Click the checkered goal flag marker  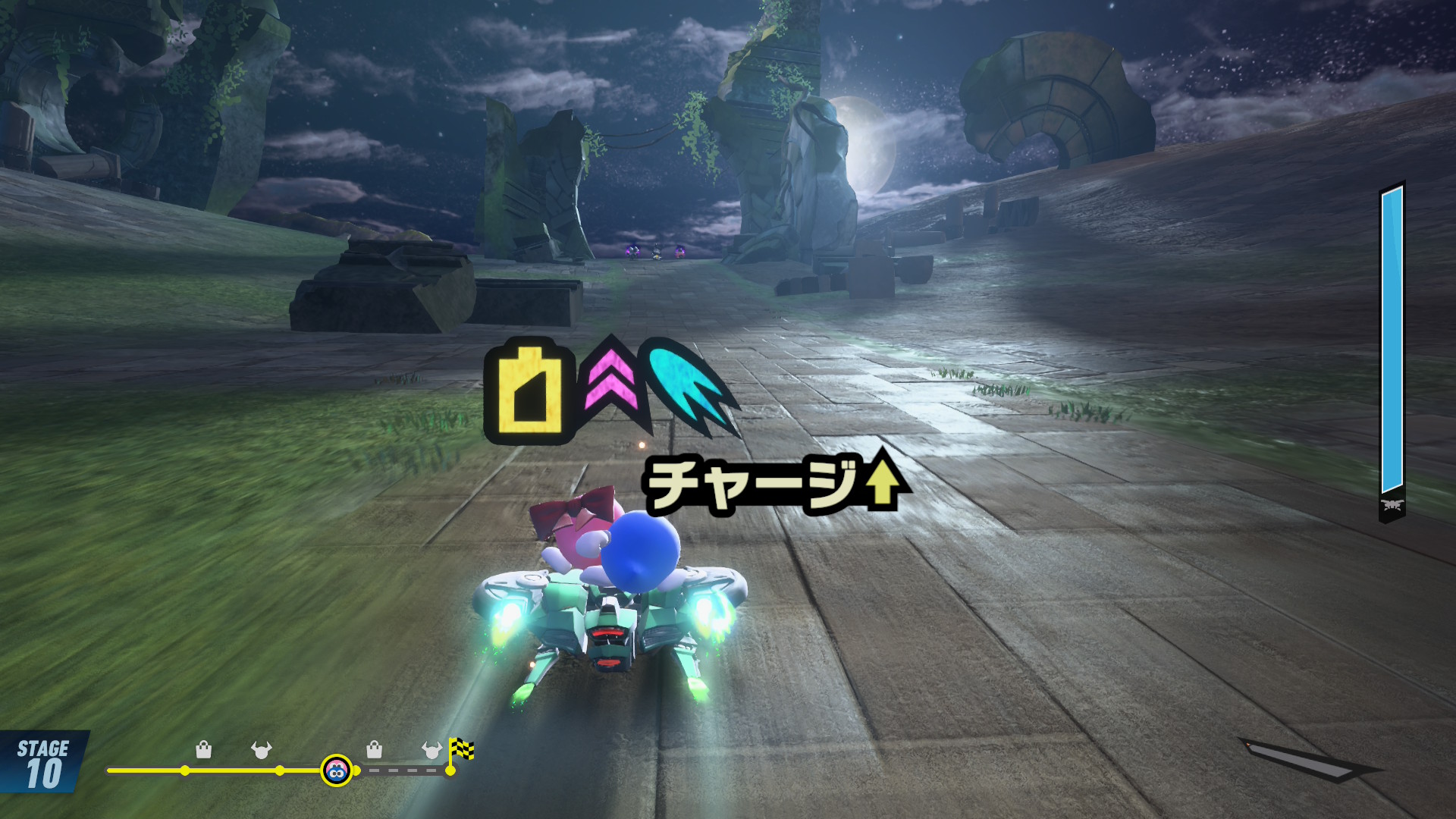click(461, 751)
